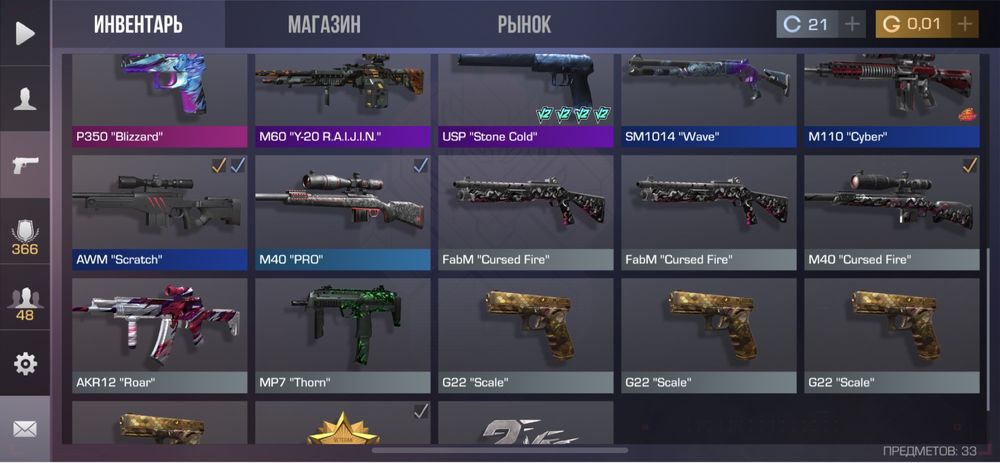Select the AWM "Scratch" sniper rifle
1000x463 pixels.
tap(159, 212)
